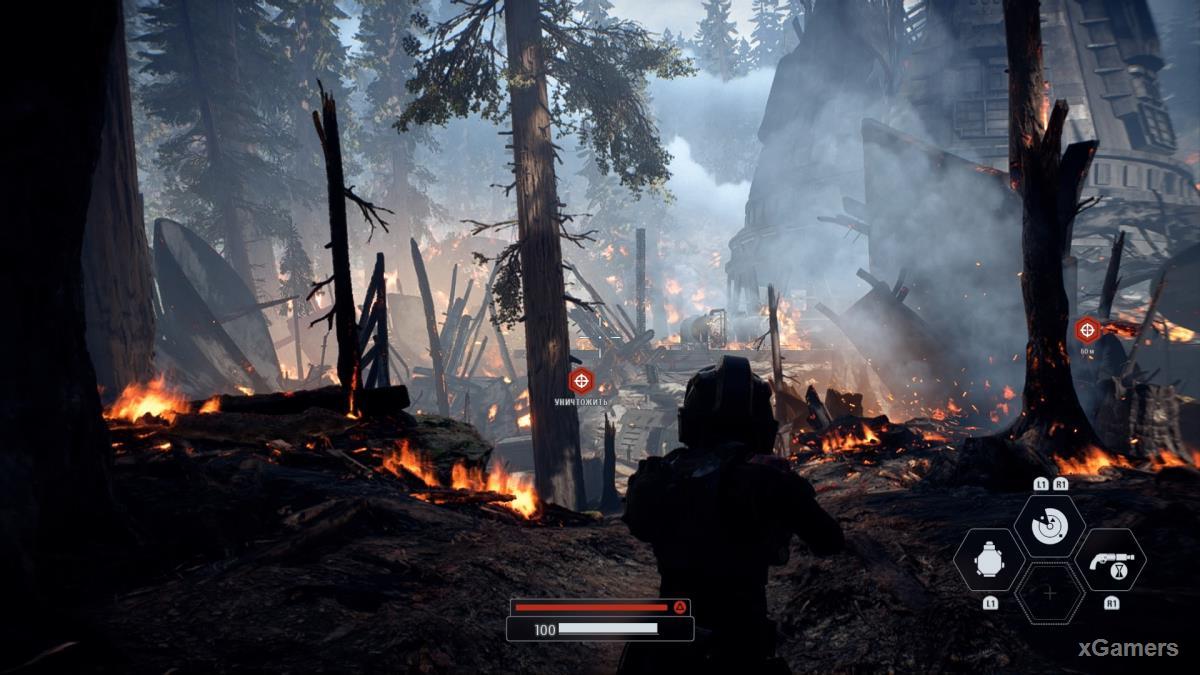Activate the thermal detonator grenade ability
Screen dimensions: 1200x675
[989, 560]
